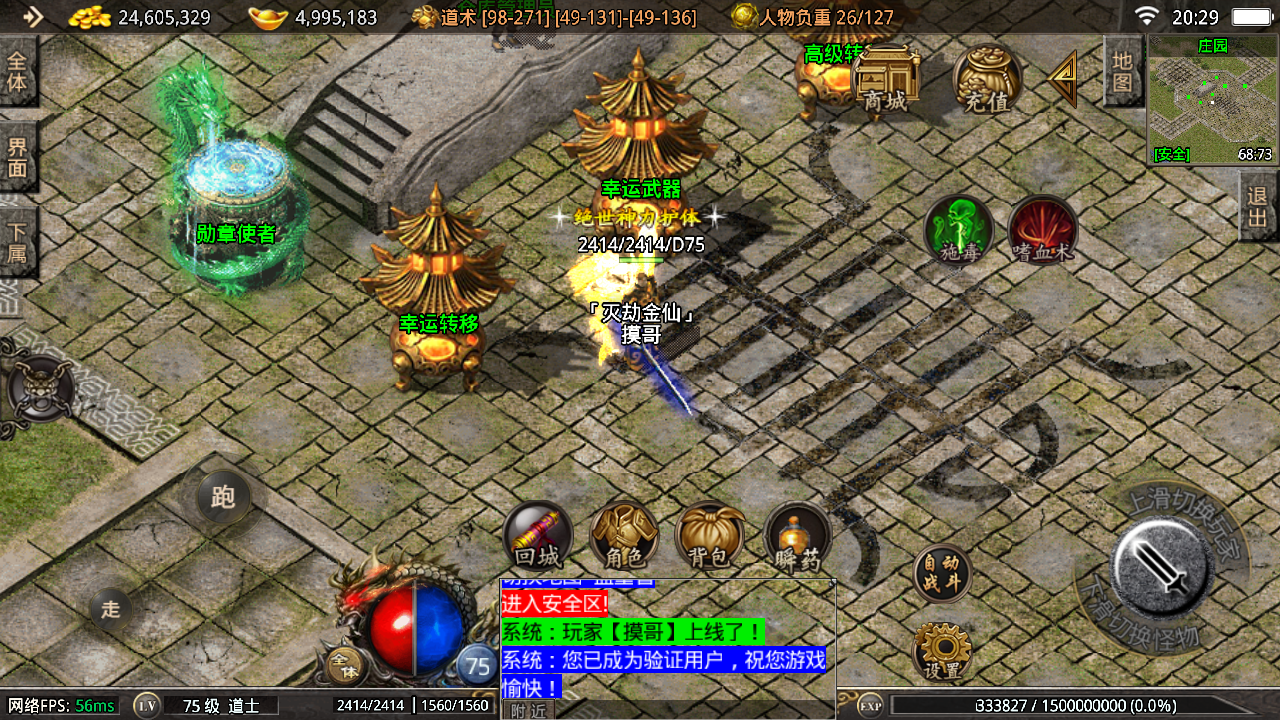The width and height of the screenshot is (1280, 720).
Task: Use the 瞬药 instant potion
Action: (797, 535)
